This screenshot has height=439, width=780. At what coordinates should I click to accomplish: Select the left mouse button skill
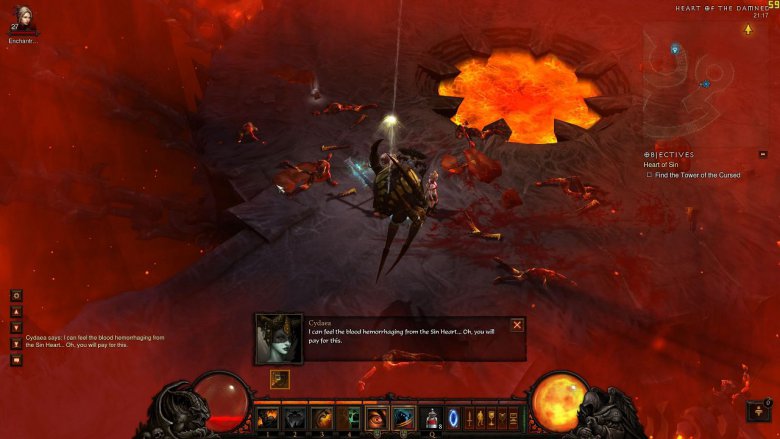tap(376, 418)
